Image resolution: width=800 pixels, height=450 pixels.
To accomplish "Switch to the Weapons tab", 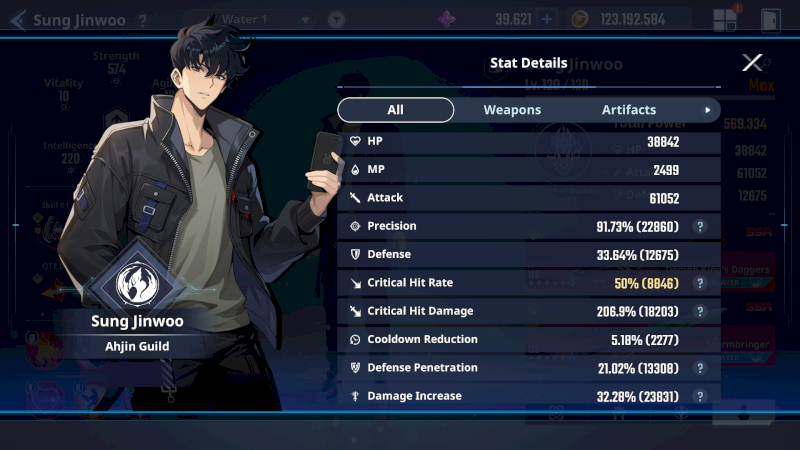I will tap(512, 110).
